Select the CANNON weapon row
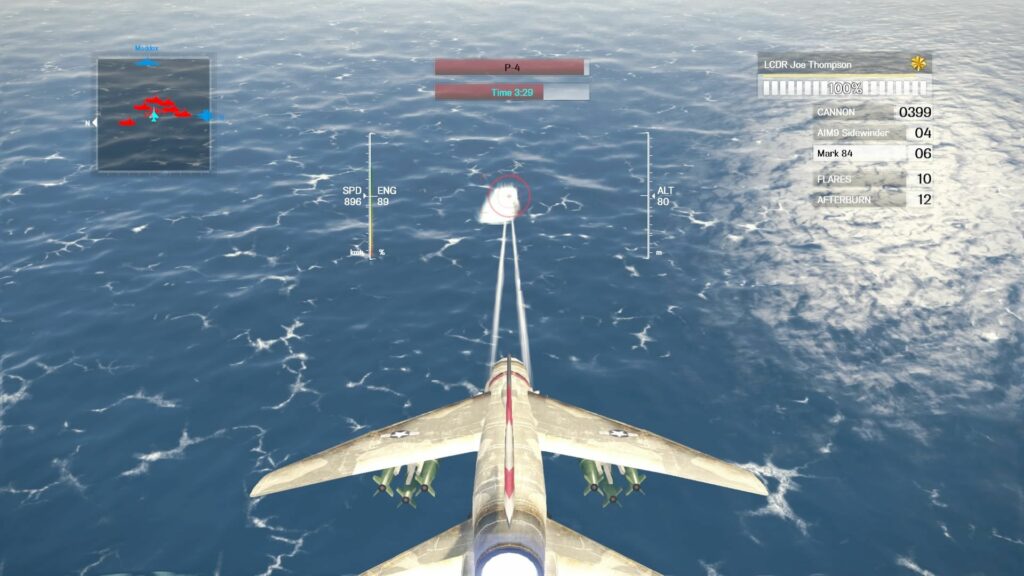This screenshot has height=576, width=1024. coord(872,113)
